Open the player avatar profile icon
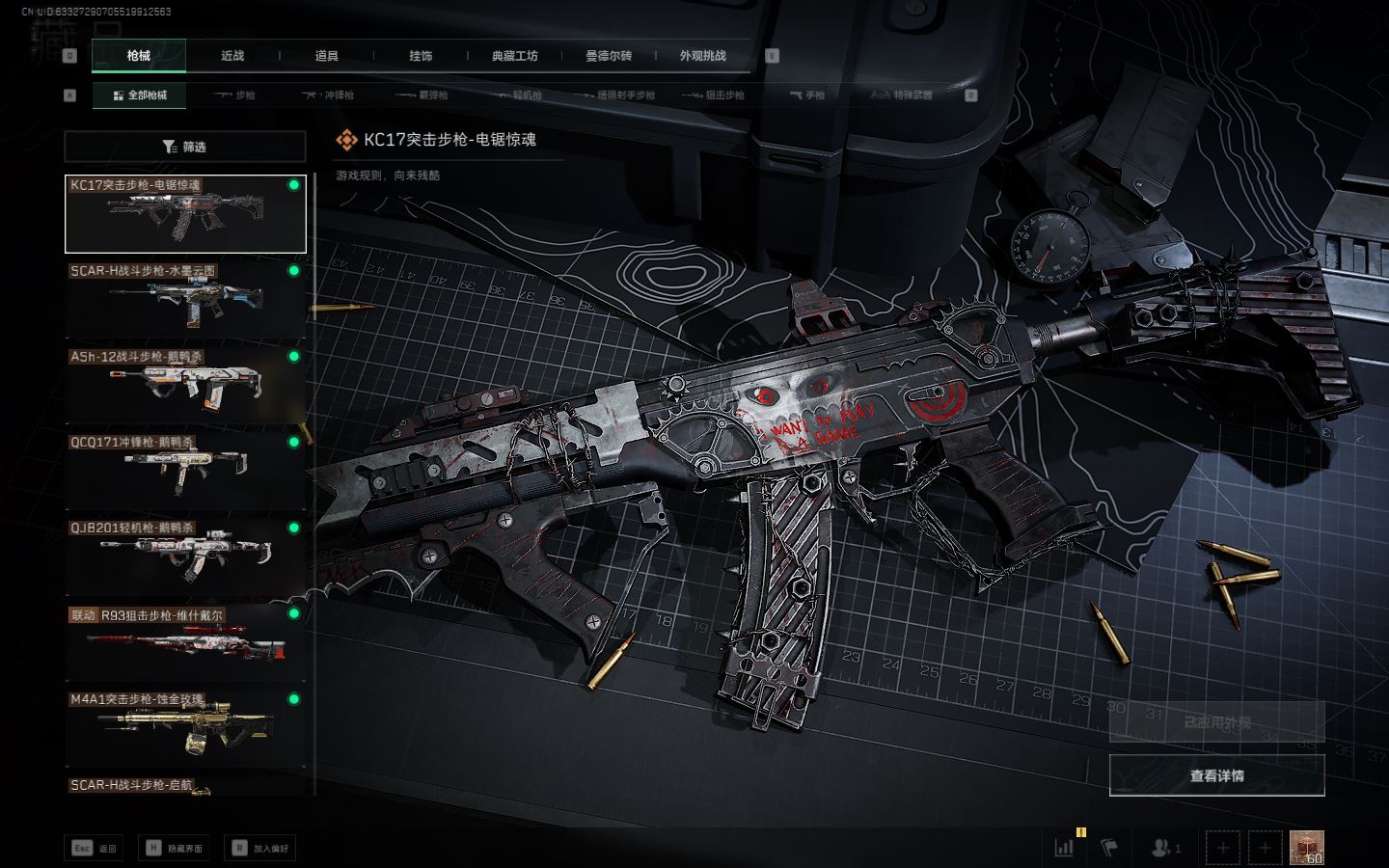This screenshot has width=1389, height=868. tap(1306, 848)
